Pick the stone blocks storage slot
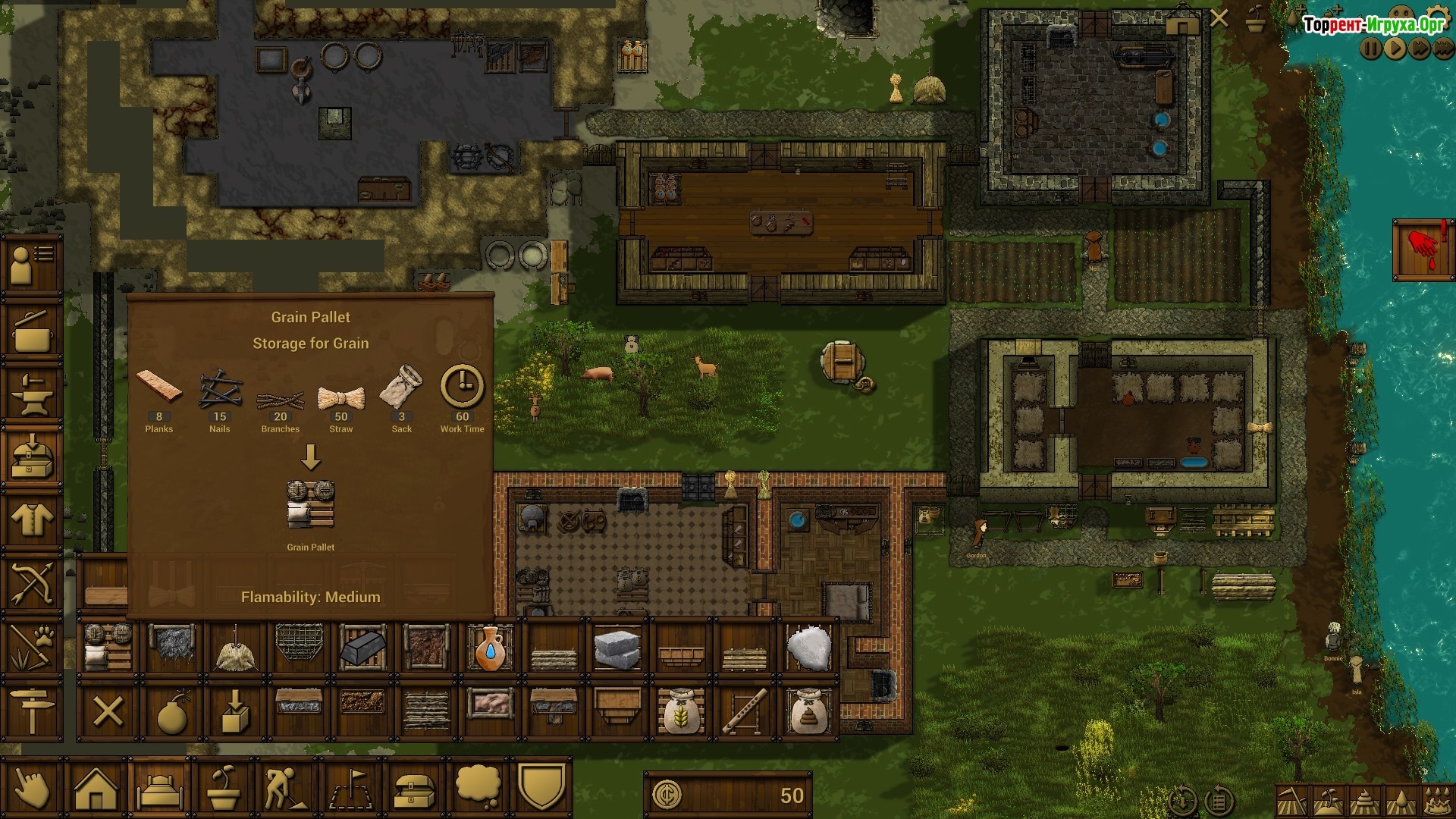 pyautogui.click(x=617, y=648)
